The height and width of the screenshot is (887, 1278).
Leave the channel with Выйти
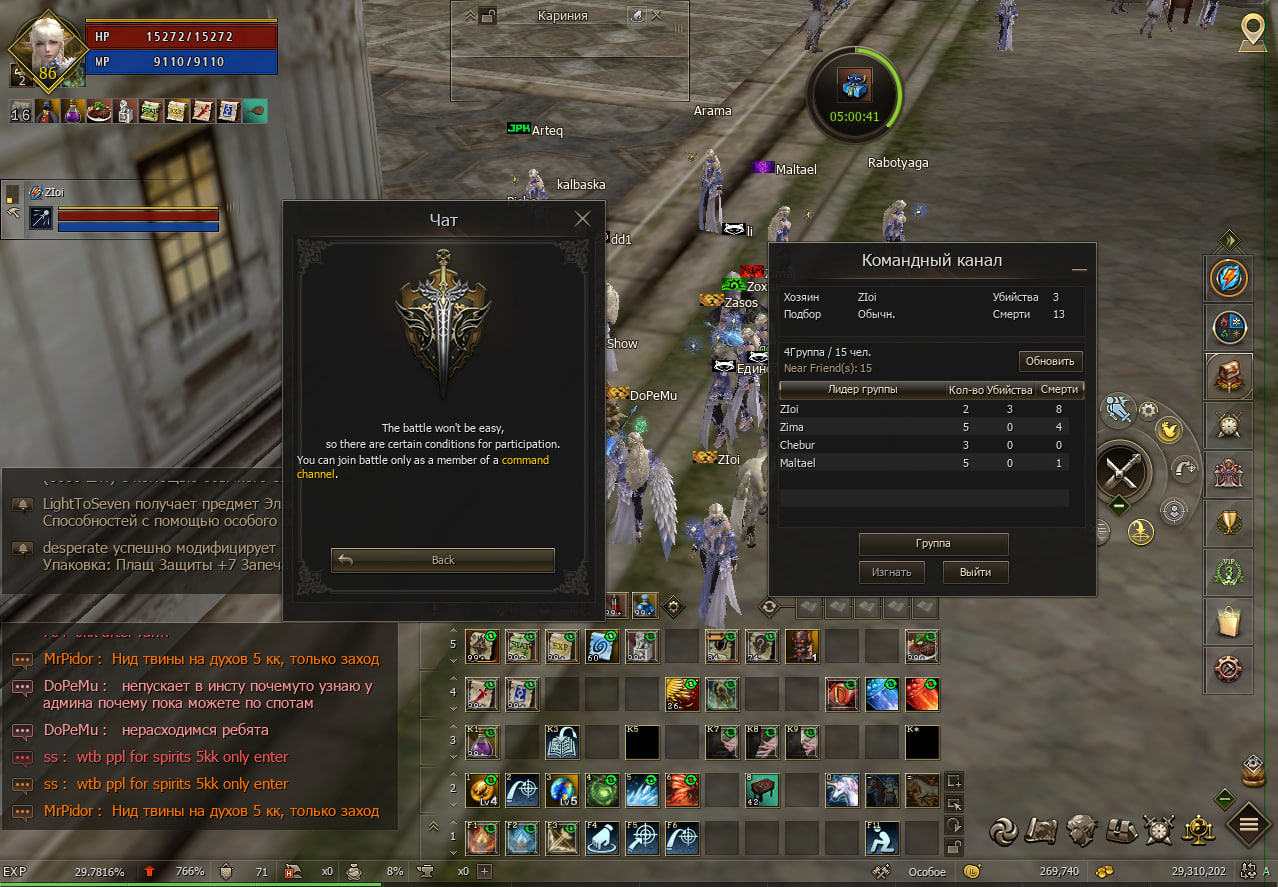[975, 572]
